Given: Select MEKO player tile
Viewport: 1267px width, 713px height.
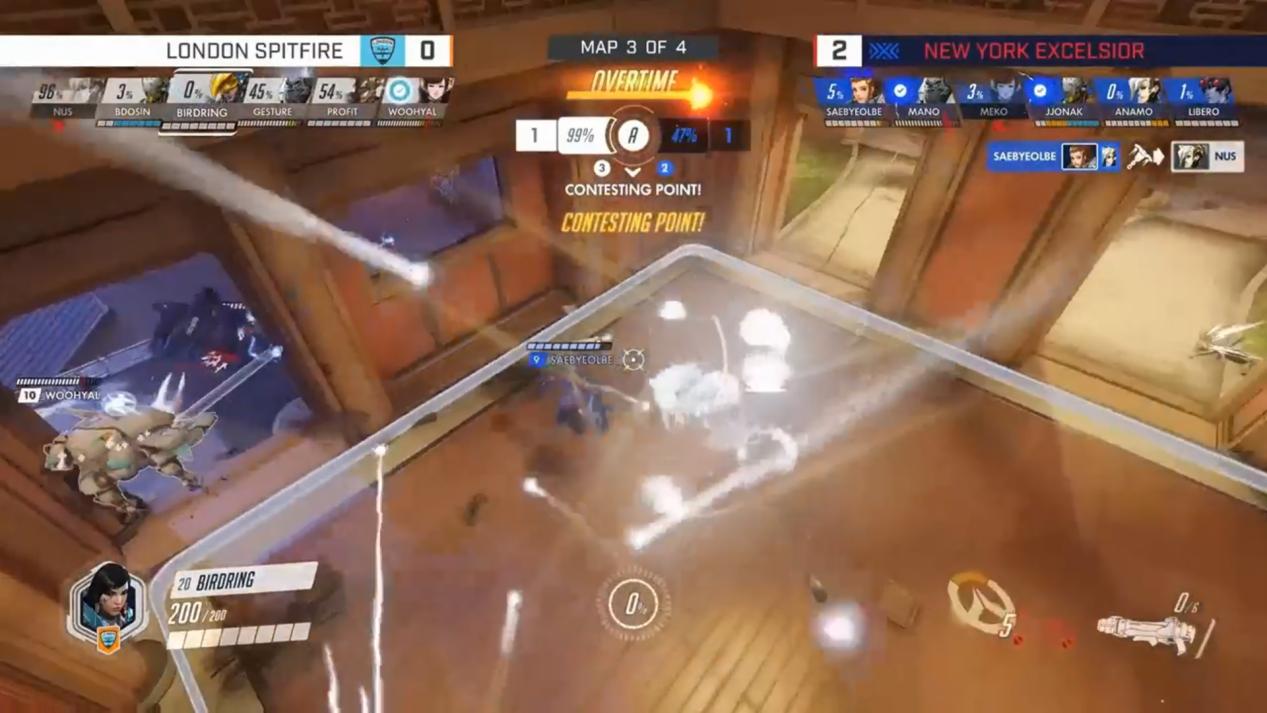Looking at the screenshot, I should point(993,101).
